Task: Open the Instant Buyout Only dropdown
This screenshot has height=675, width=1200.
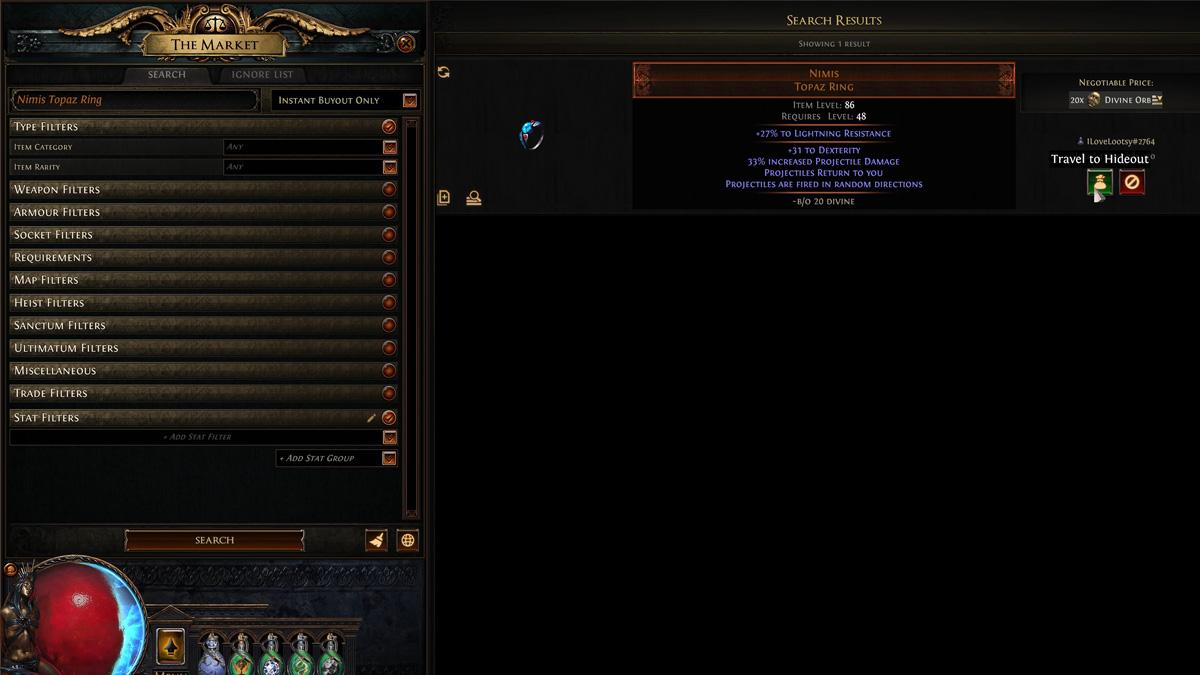Action: [410, 100]
